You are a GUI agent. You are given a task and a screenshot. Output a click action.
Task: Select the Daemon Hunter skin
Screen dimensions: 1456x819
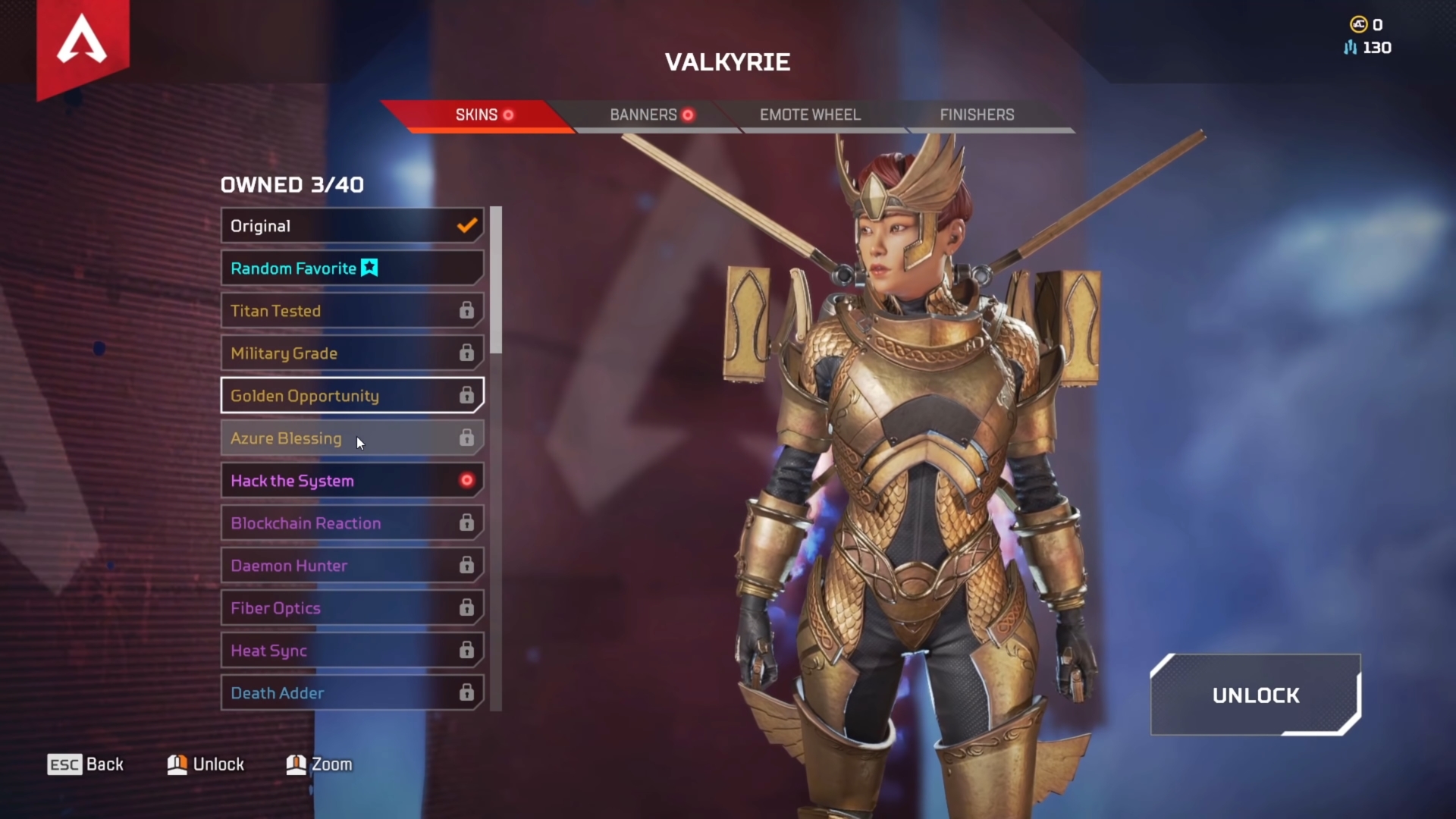click(x=352, y=566)
